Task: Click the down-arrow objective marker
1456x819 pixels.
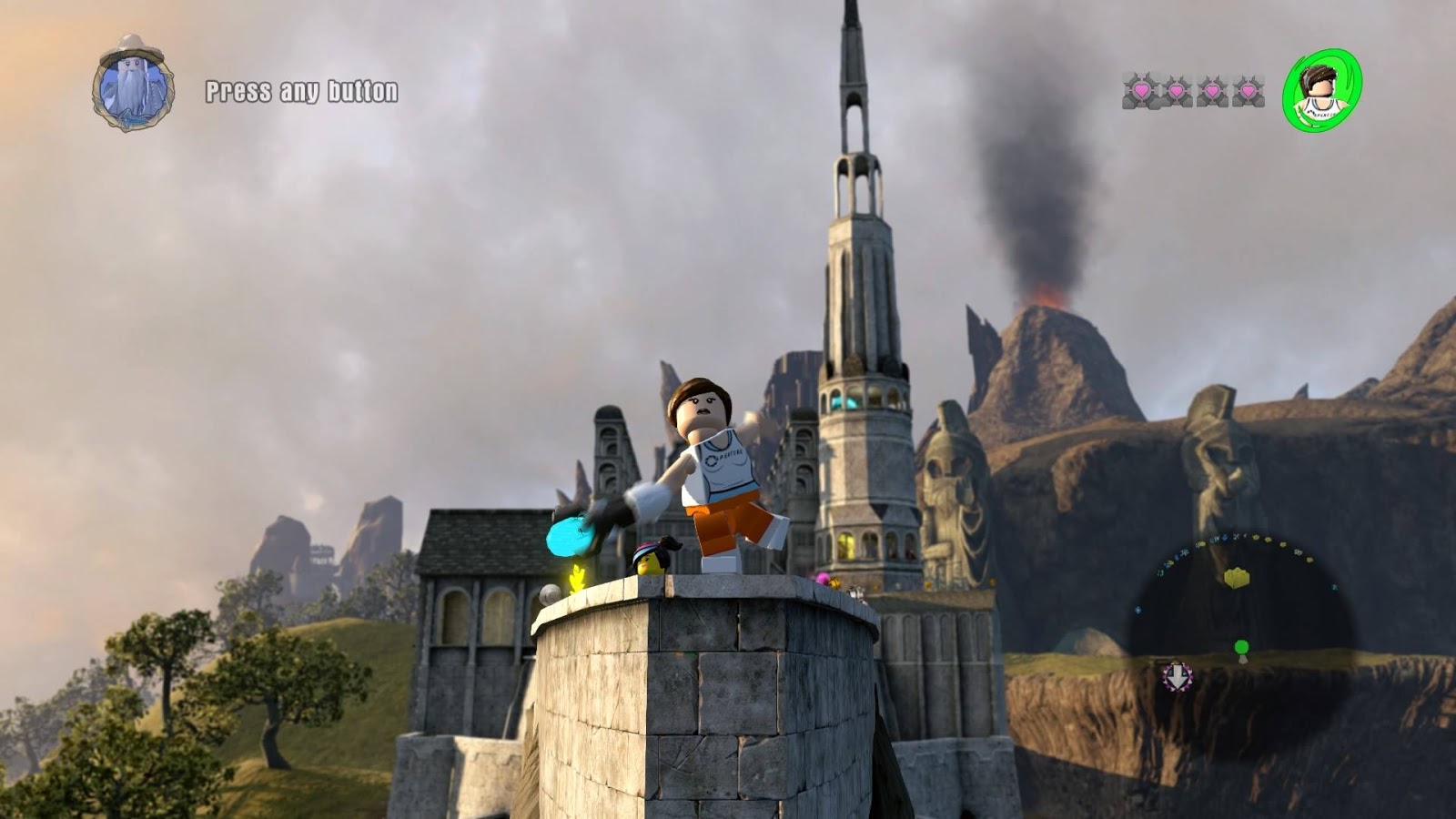Action: tap(1178, 676)
